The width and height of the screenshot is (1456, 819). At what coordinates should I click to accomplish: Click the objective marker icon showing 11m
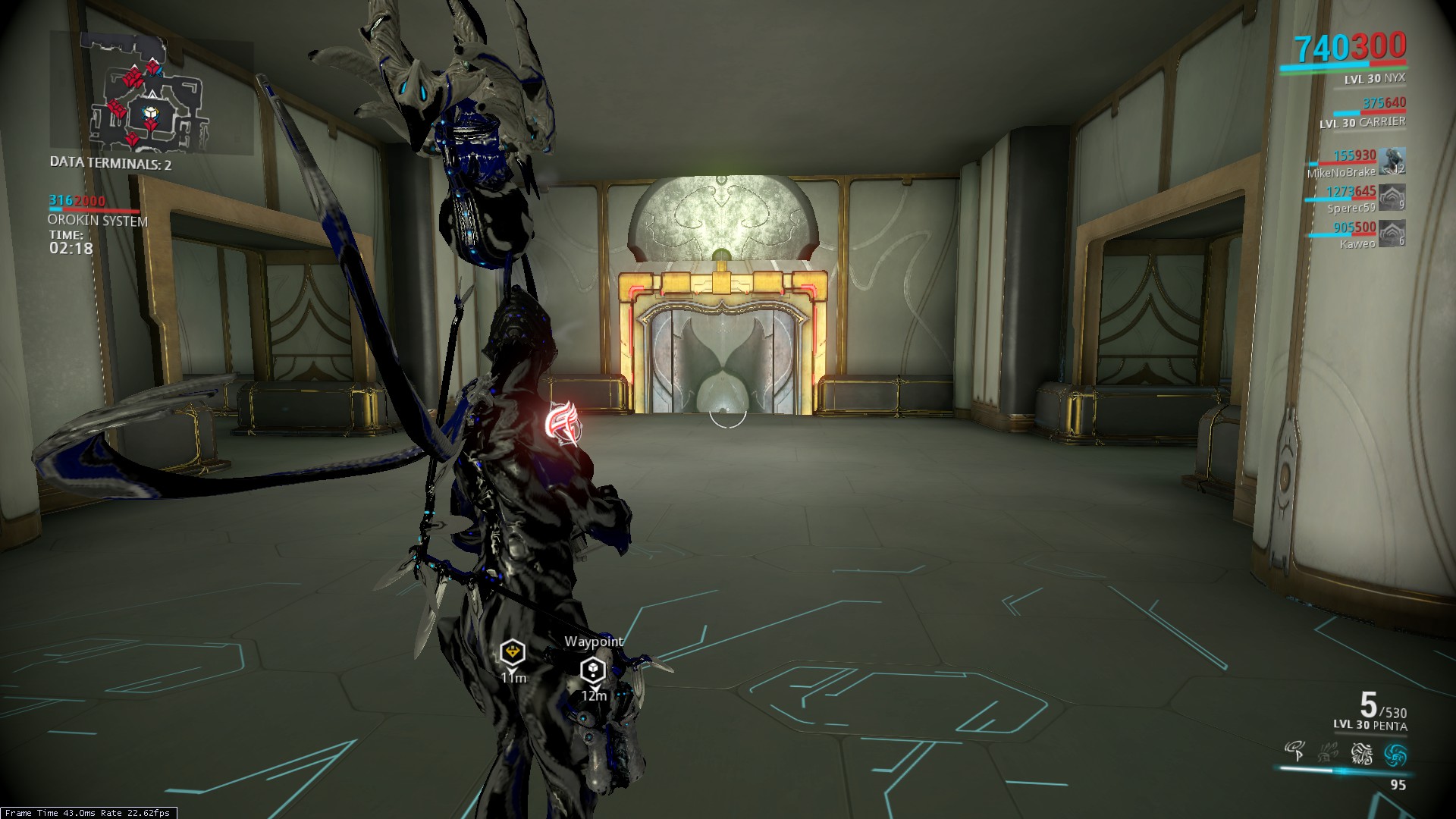pyautogui.click(x=513, y=650)
